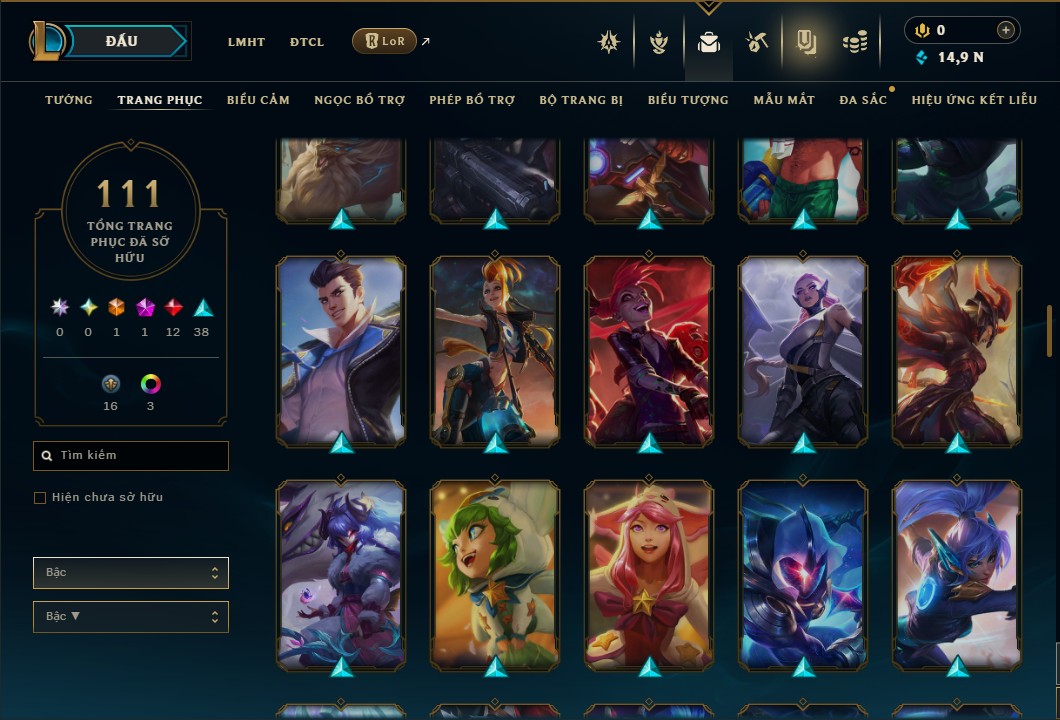This screenshot has width=1060, height=720.
Task: Click the plus button next to the gold currency
Action: pyautogui.click(x=1006, y=30)
